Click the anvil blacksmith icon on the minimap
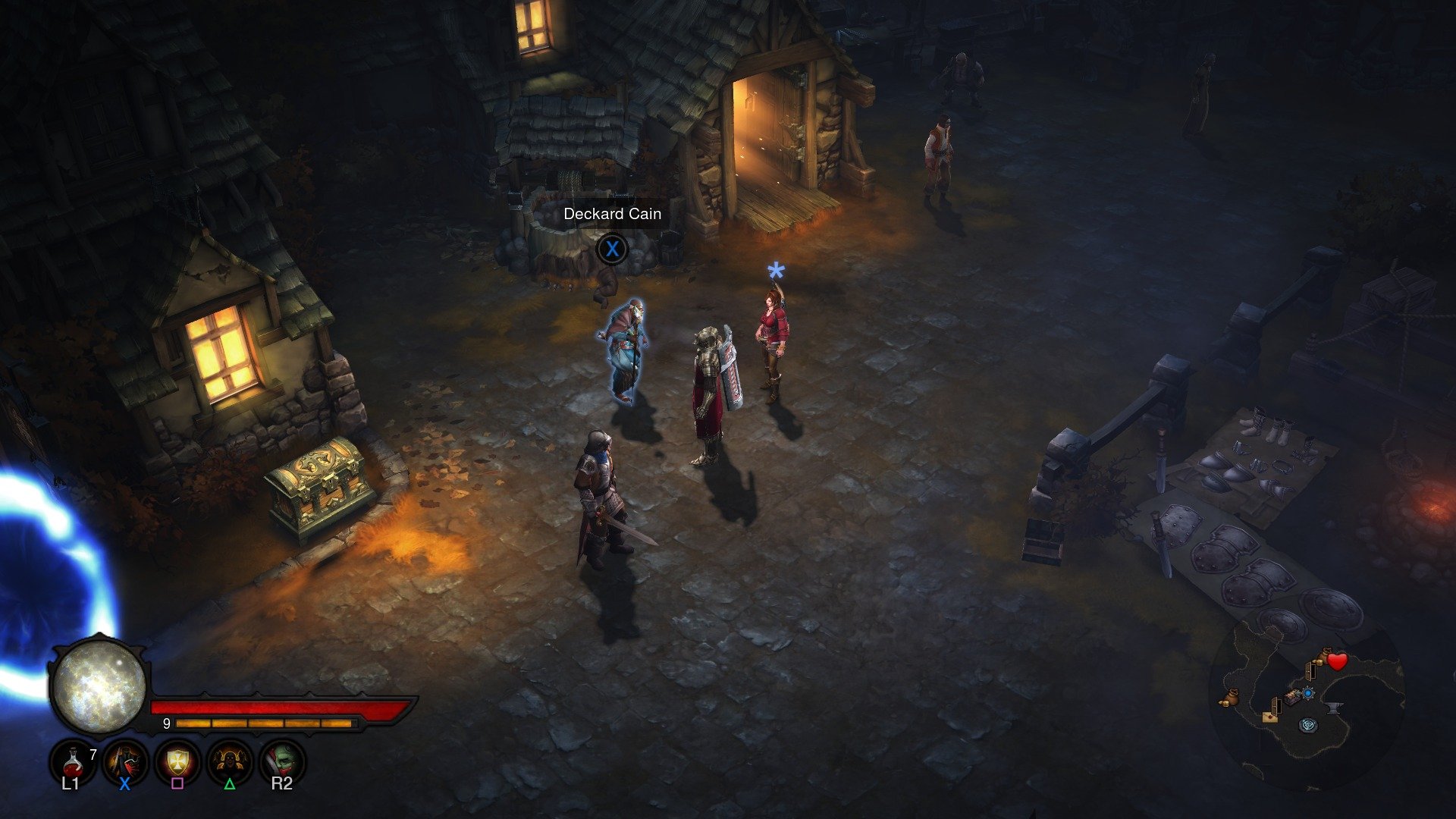 [1335, 708]
